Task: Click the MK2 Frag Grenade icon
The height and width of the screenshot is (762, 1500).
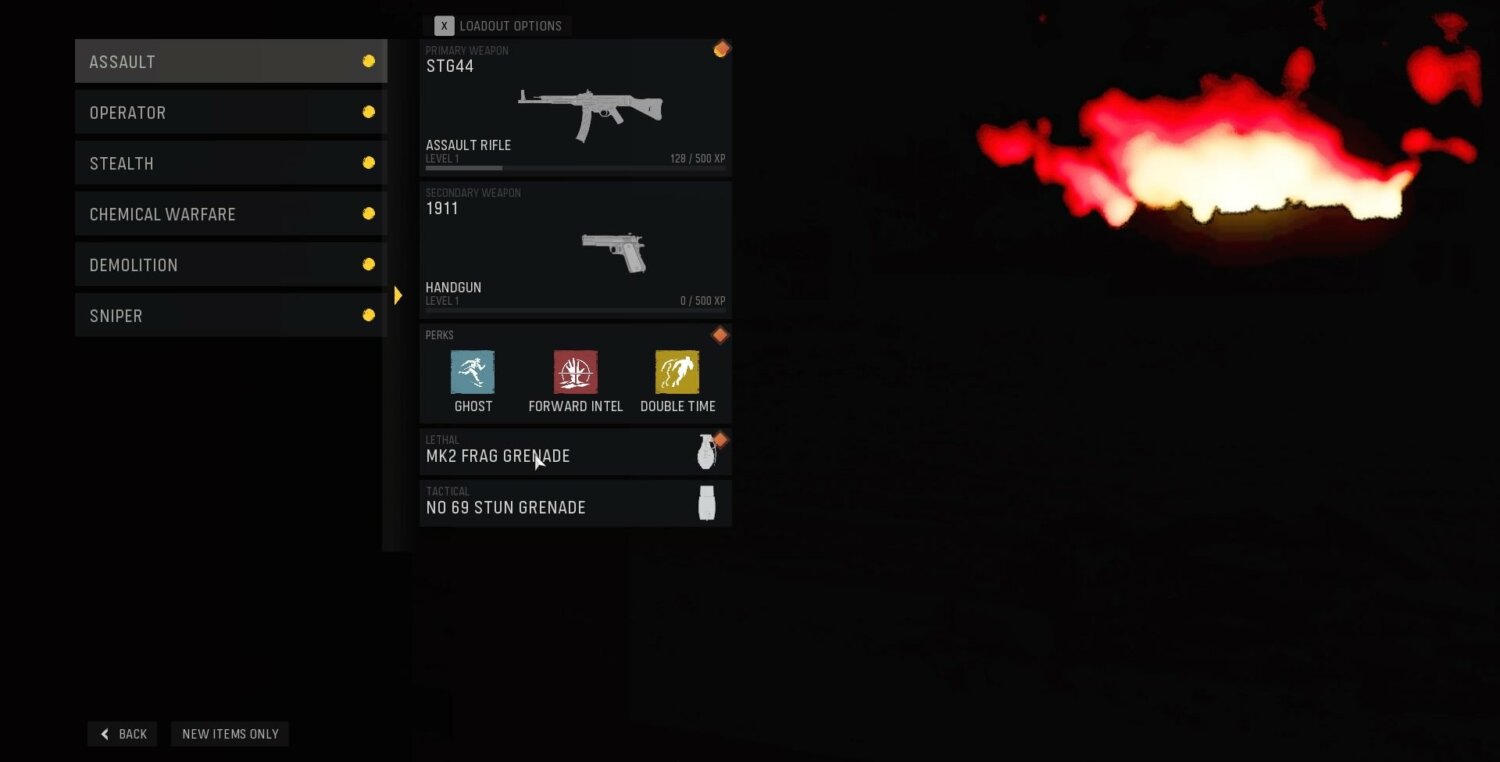Action: 707,452
